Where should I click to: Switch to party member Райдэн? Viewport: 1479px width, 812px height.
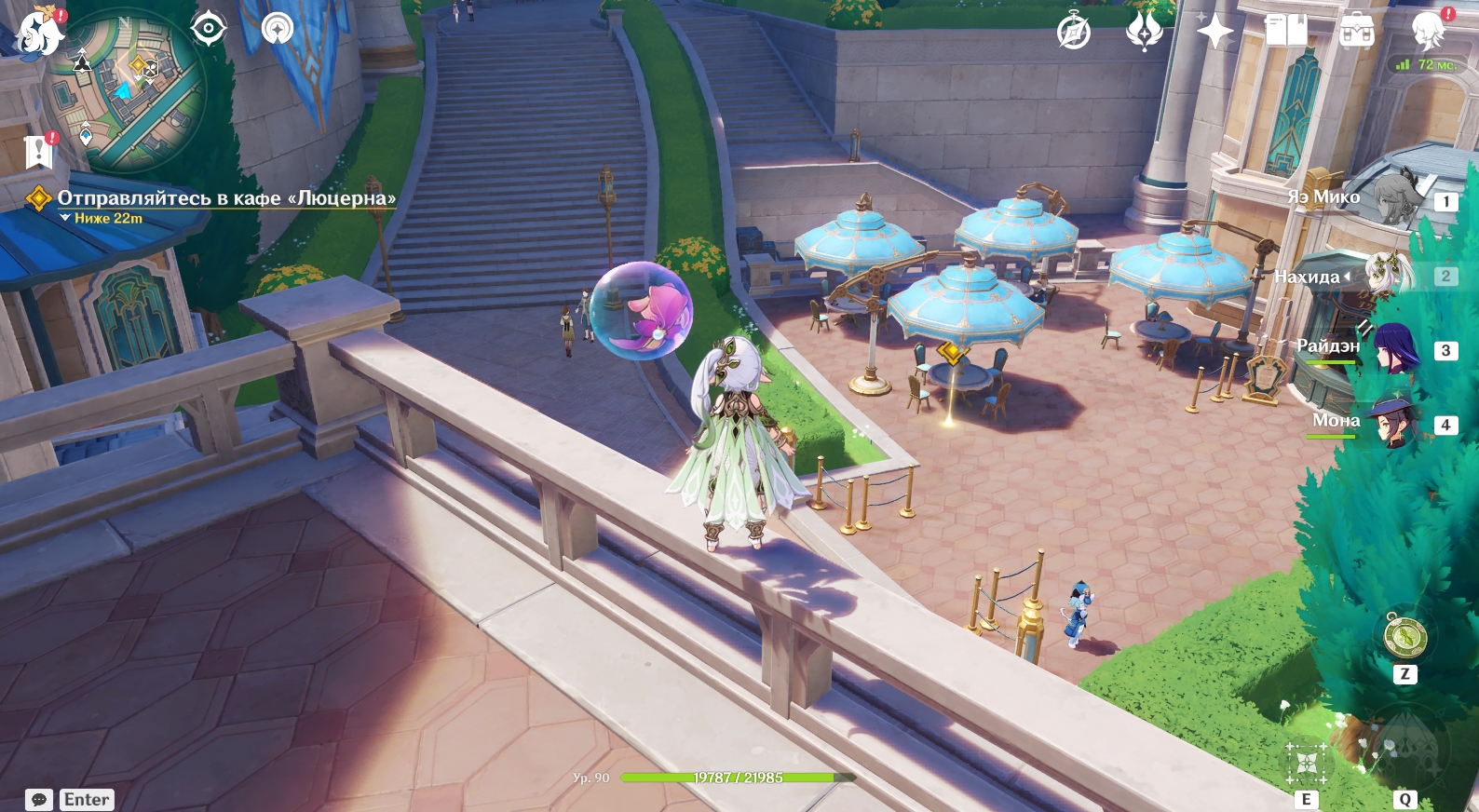click(1394, 349)
